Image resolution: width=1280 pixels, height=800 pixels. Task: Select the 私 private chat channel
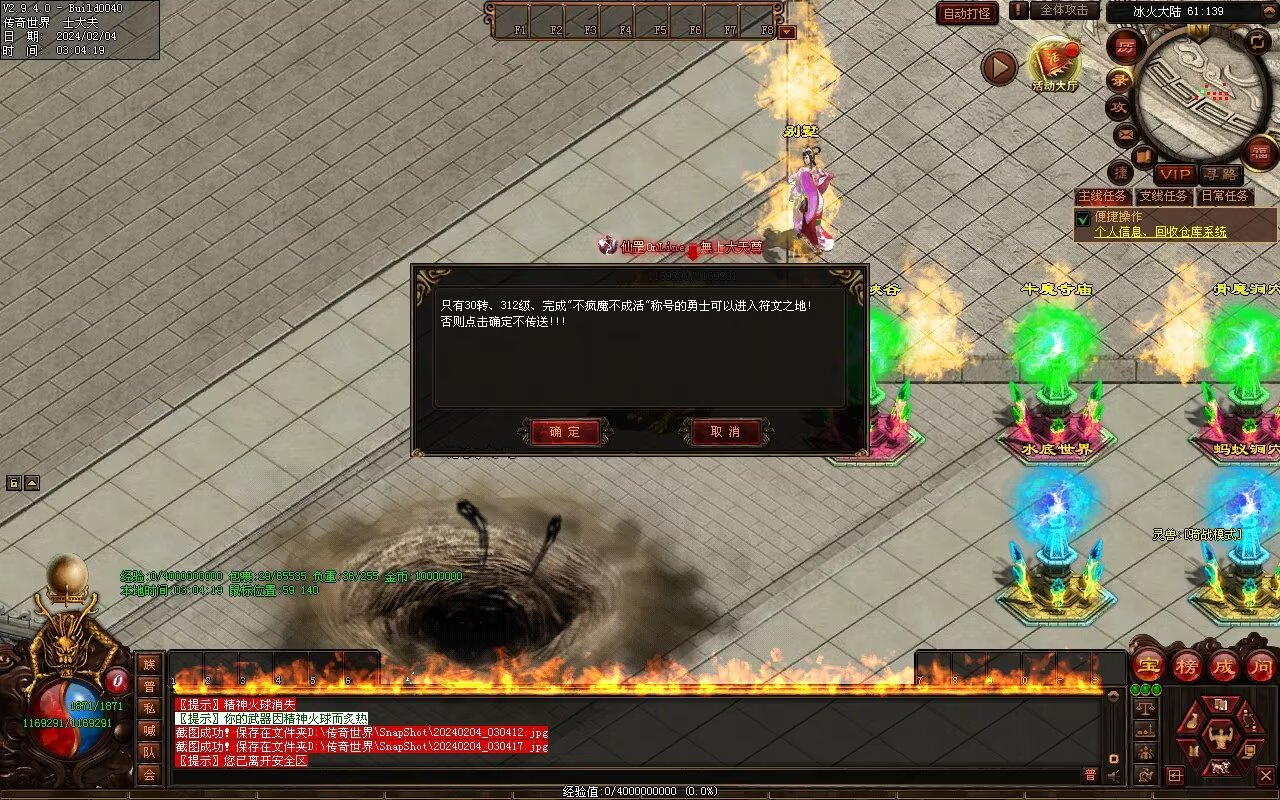pyautogui.click(x=149, y=708)
